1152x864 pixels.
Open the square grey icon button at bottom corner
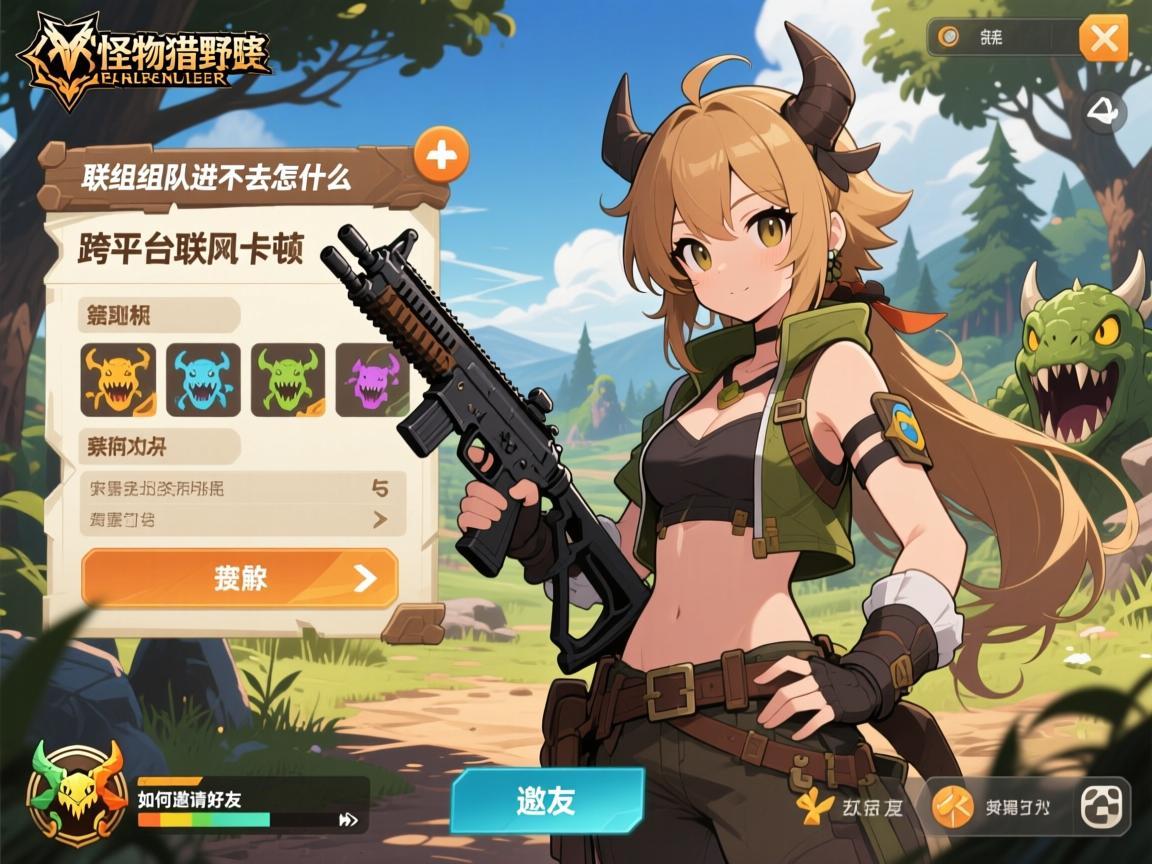[1102, 806]
